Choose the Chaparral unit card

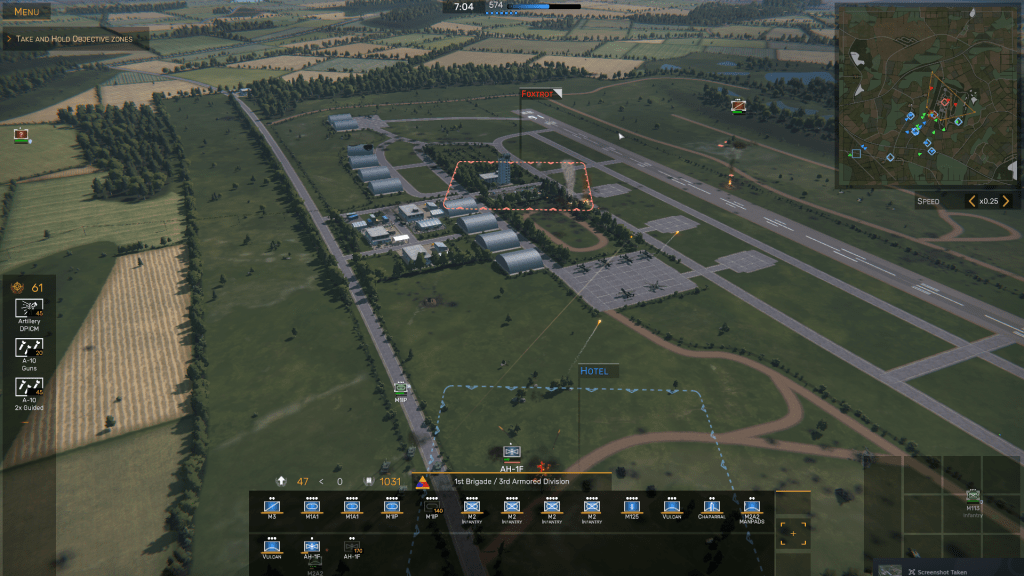point(712,509)
